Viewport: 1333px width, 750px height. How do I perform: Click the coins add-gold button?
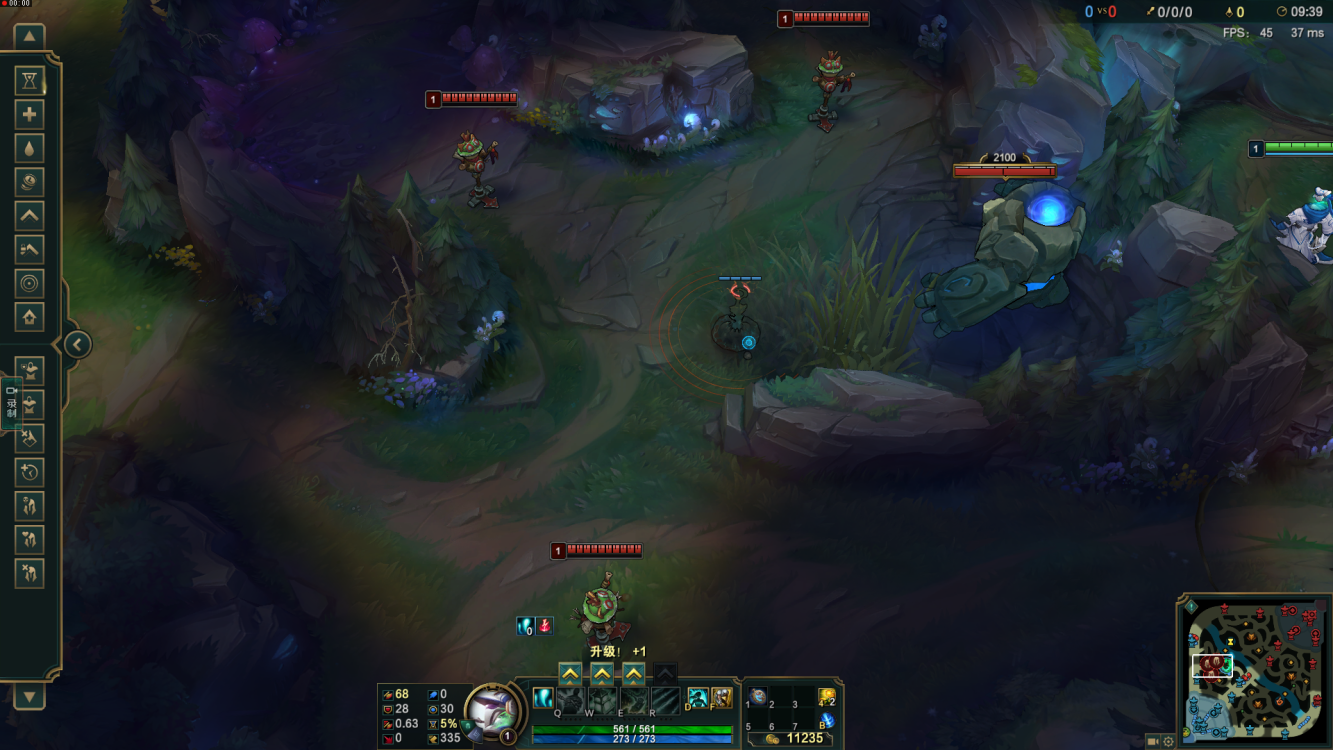29,182
